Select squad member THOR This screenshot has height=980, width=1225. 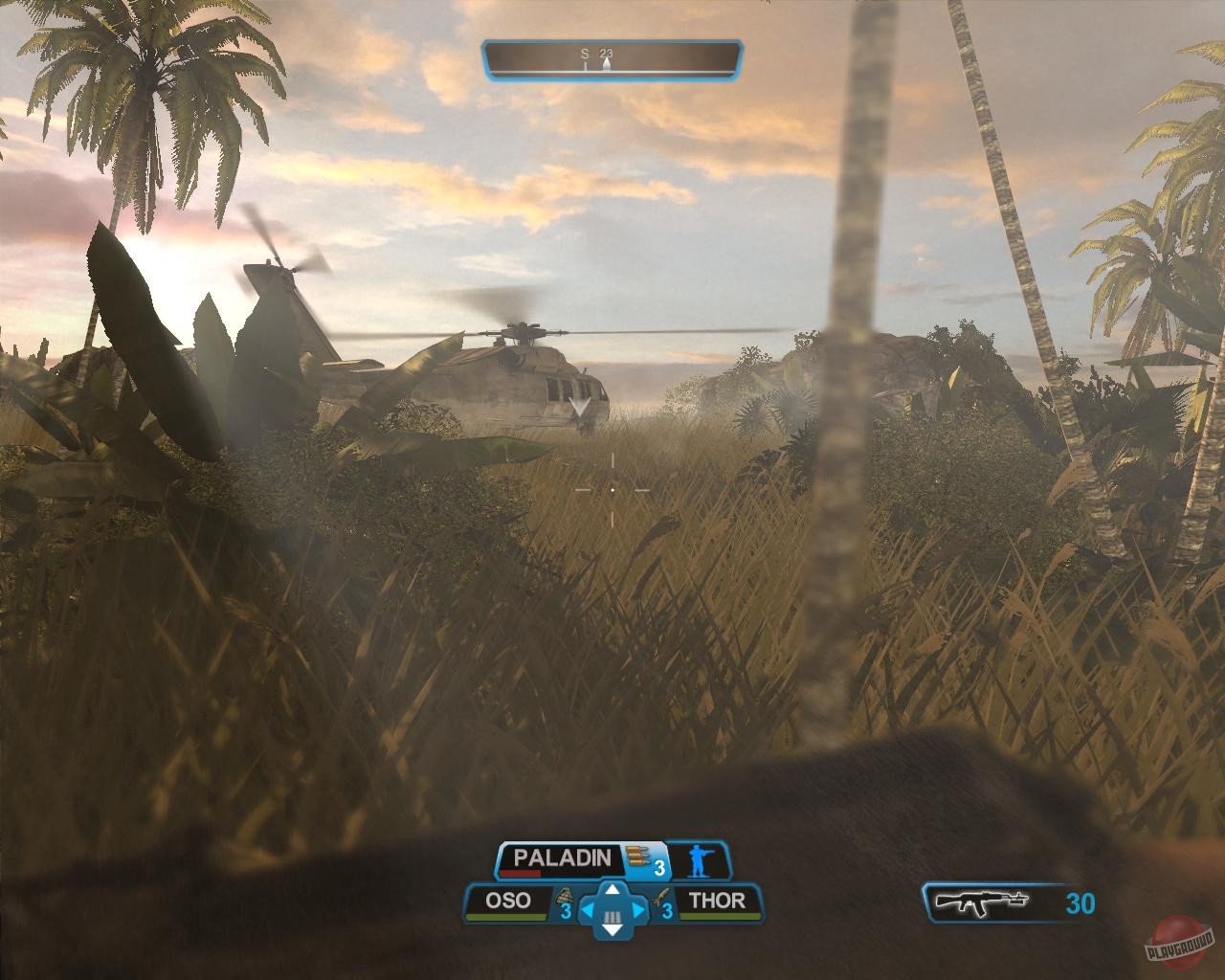point(717,901)
